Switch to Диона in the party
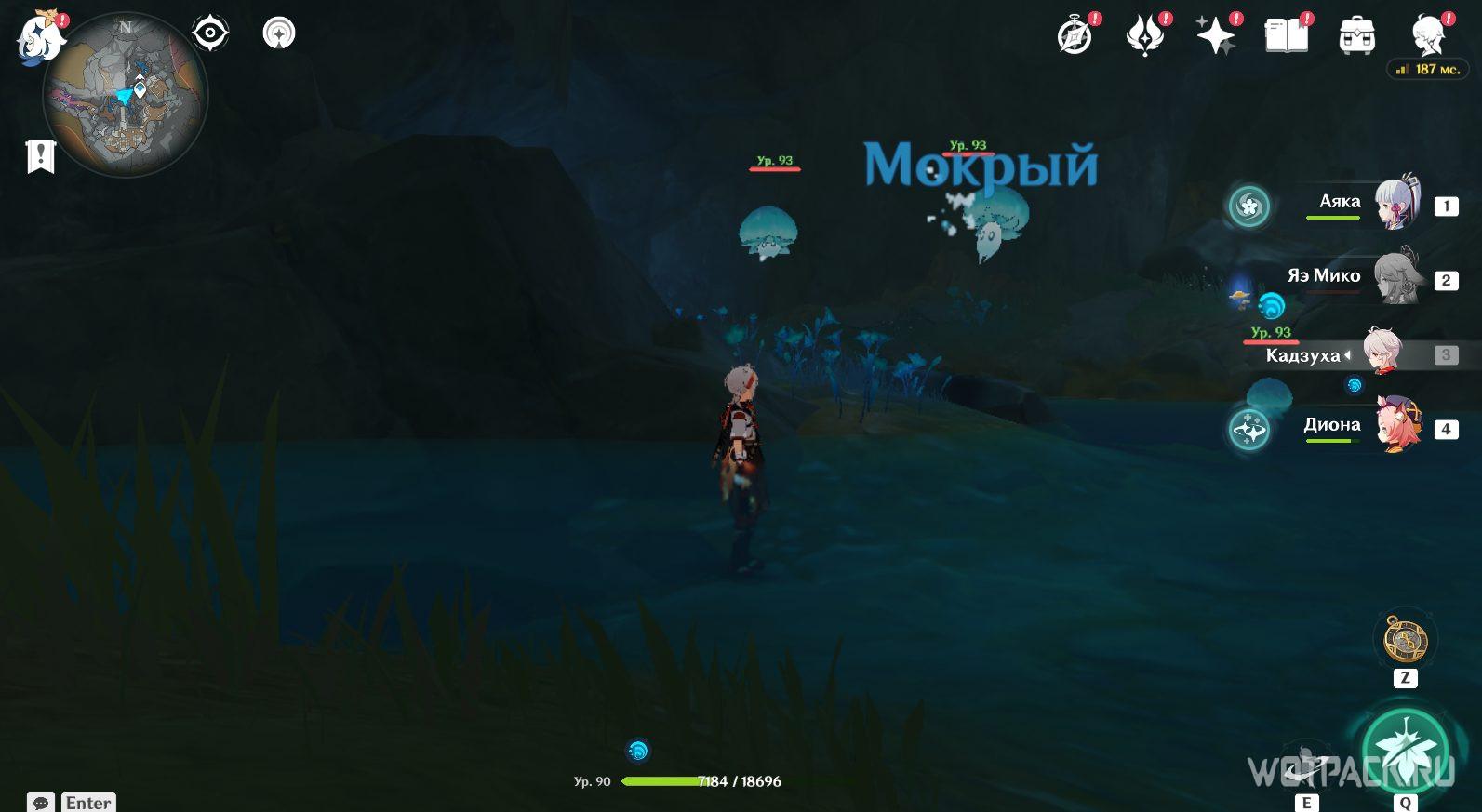 [x=1397, y=427]
